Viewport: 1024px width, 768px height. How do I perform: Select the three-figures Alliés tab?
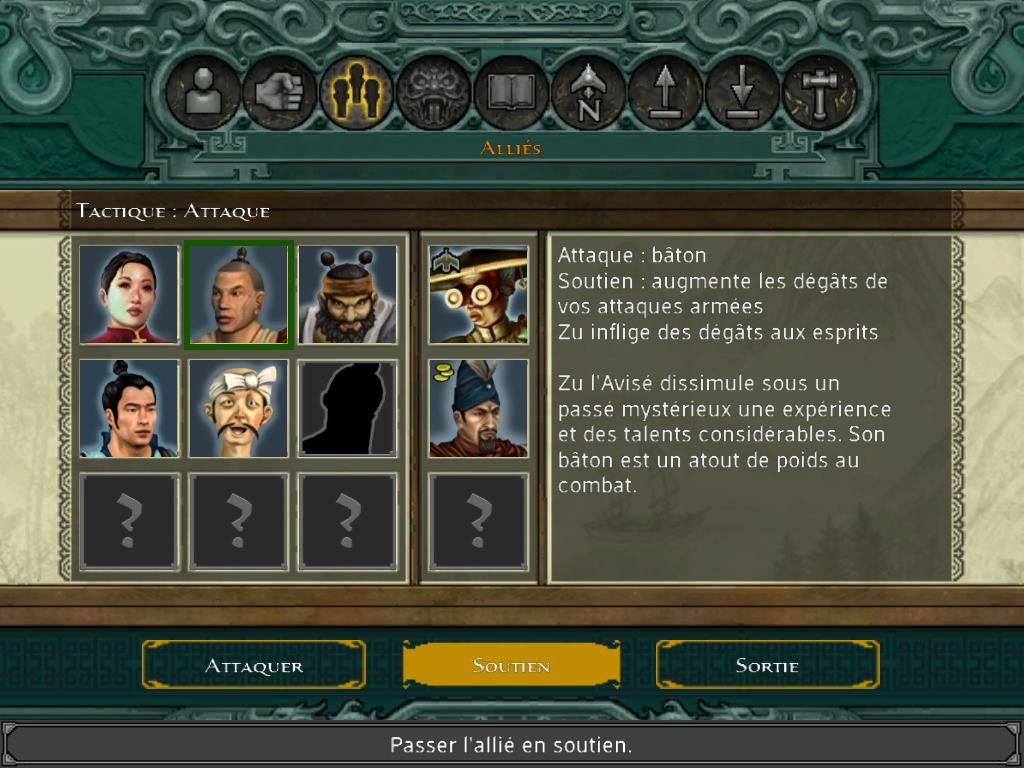356,94
